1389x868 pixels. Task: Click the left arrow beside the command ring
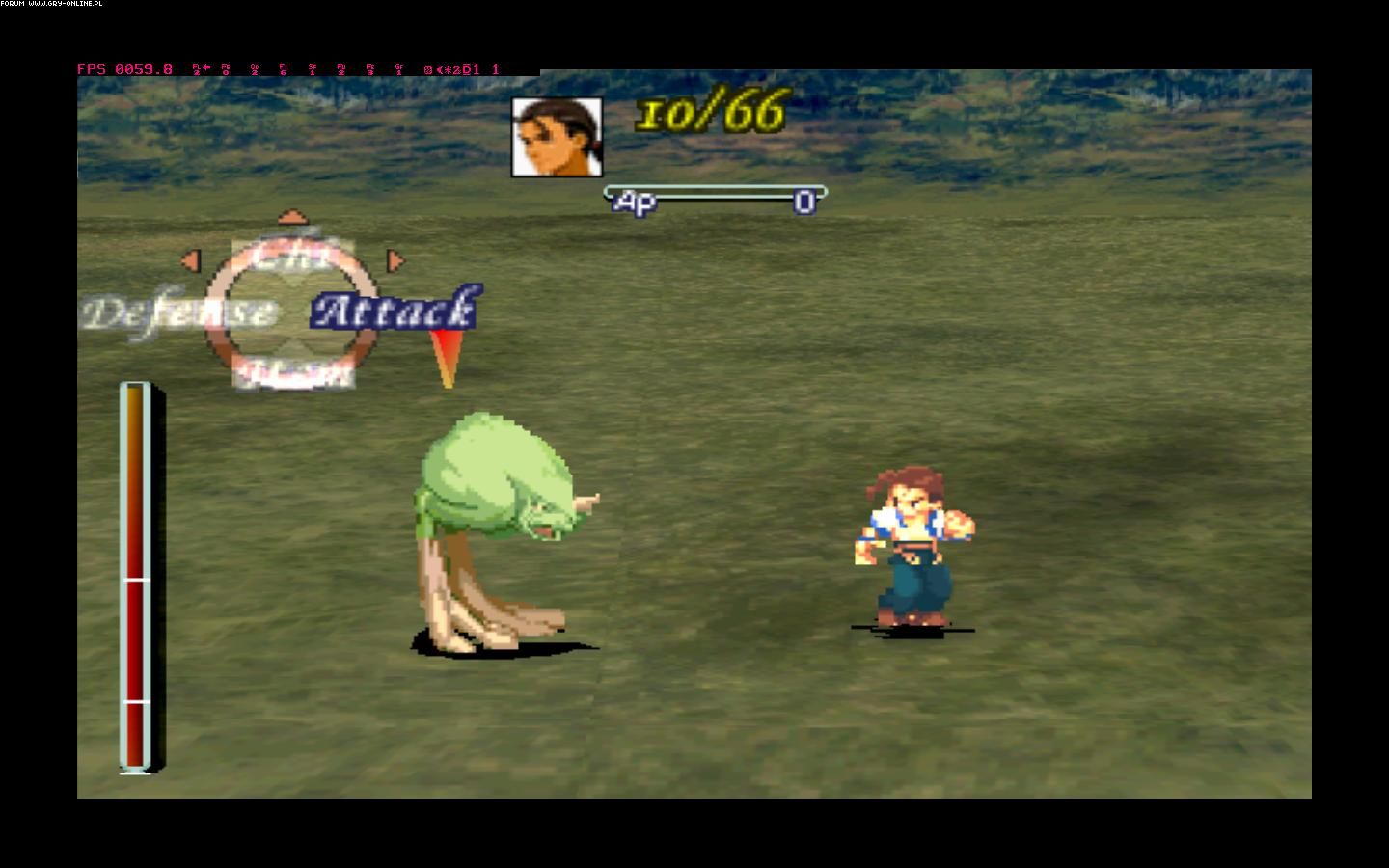(x=191, y=260)
